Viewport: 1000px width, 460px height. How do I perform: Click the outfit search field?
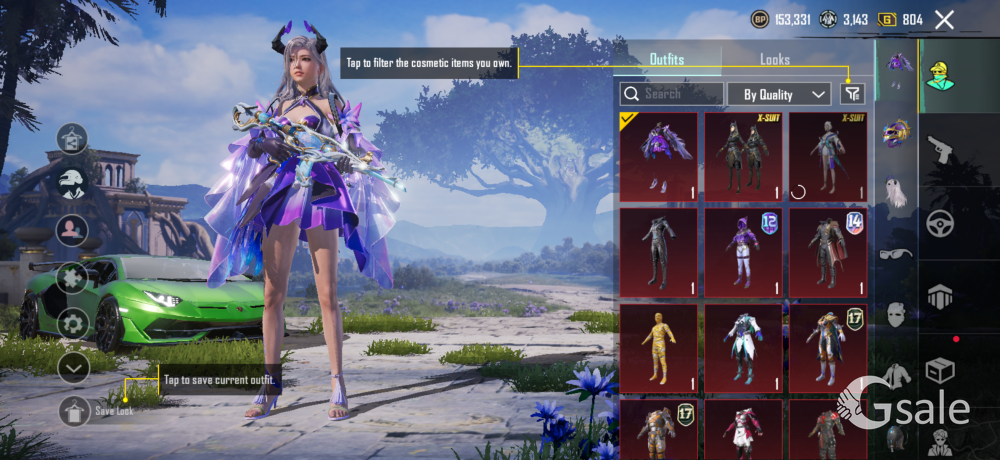coord(671,94)
